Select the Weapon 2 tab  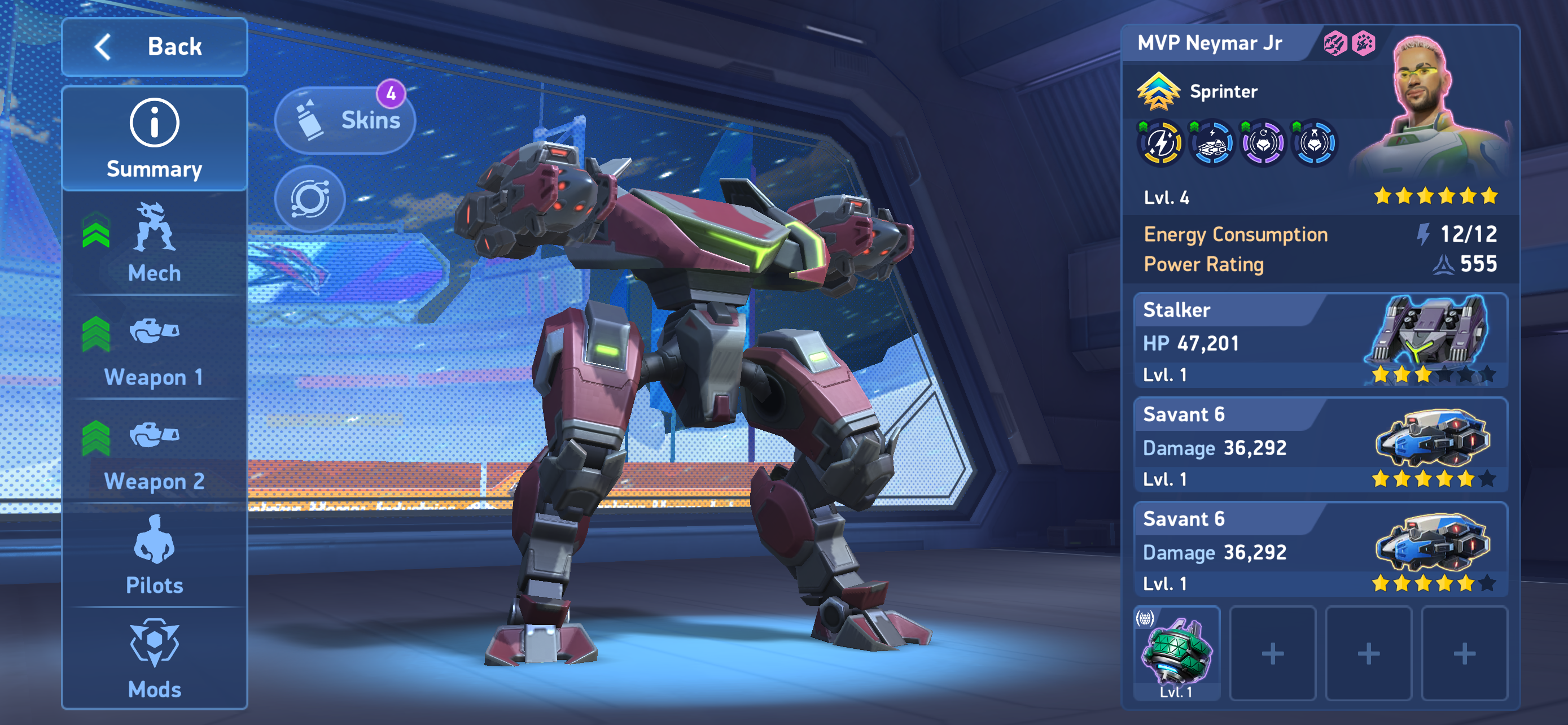[x=154, y=452]
